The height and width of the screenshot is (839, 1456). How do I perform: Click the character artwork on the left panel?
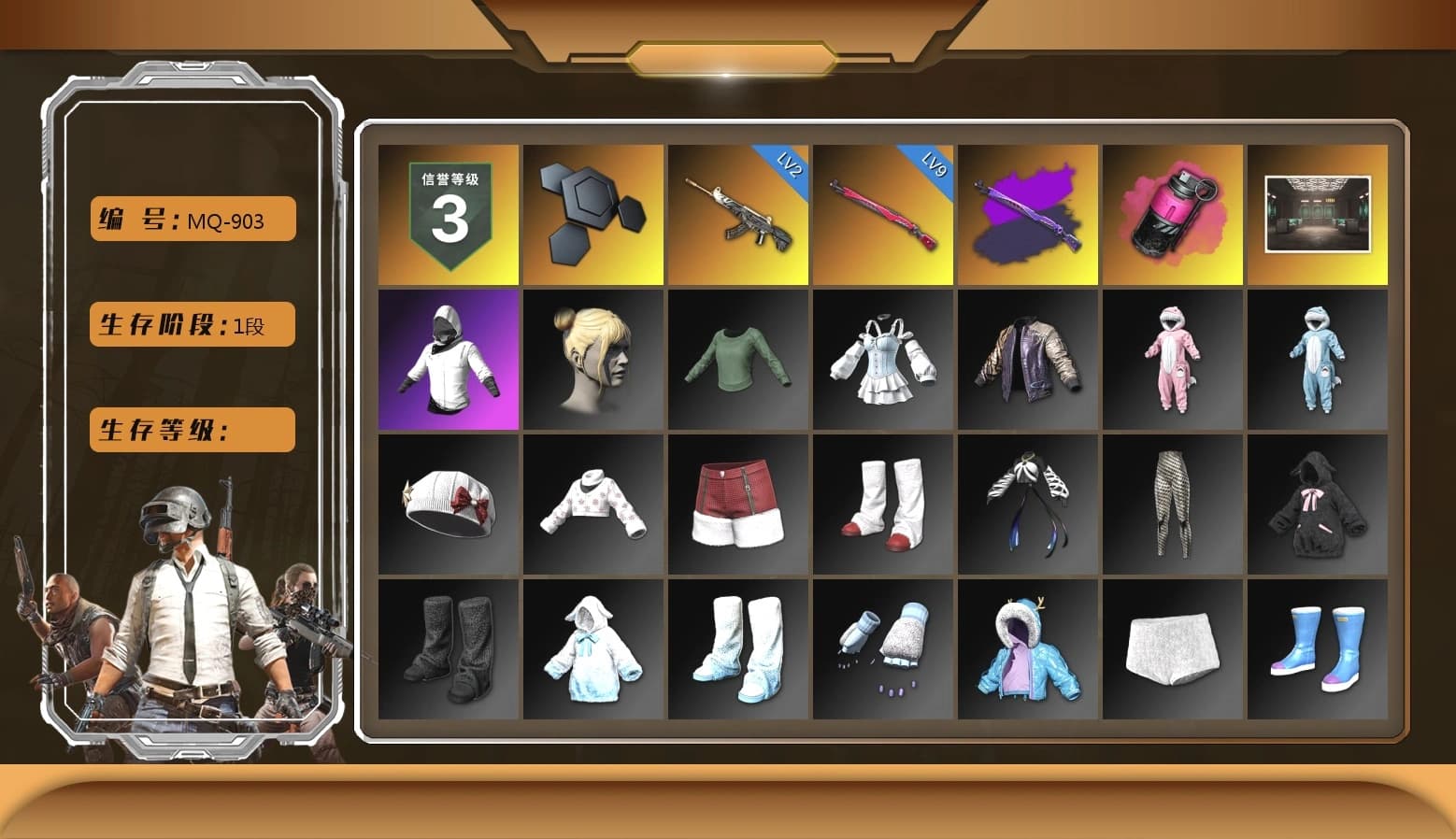coord(182,607)
